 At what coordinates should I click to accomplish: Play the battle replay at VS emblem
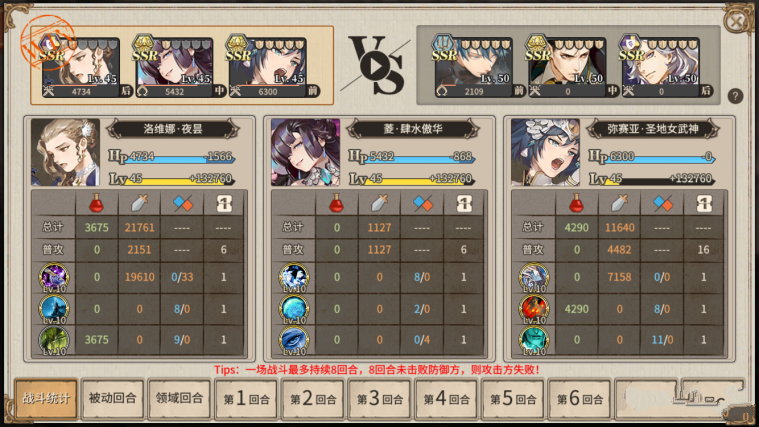click(375, 64)
